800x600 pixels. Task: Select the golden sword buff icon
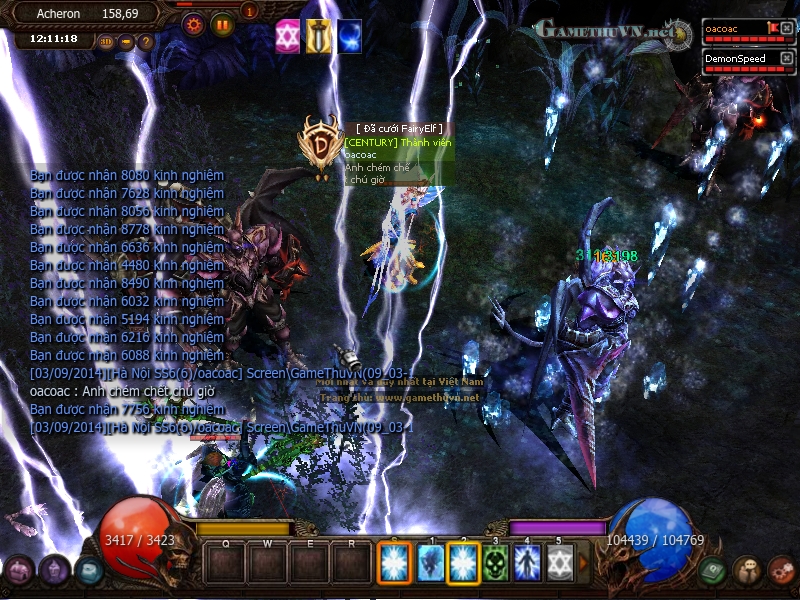coord(318,36)
